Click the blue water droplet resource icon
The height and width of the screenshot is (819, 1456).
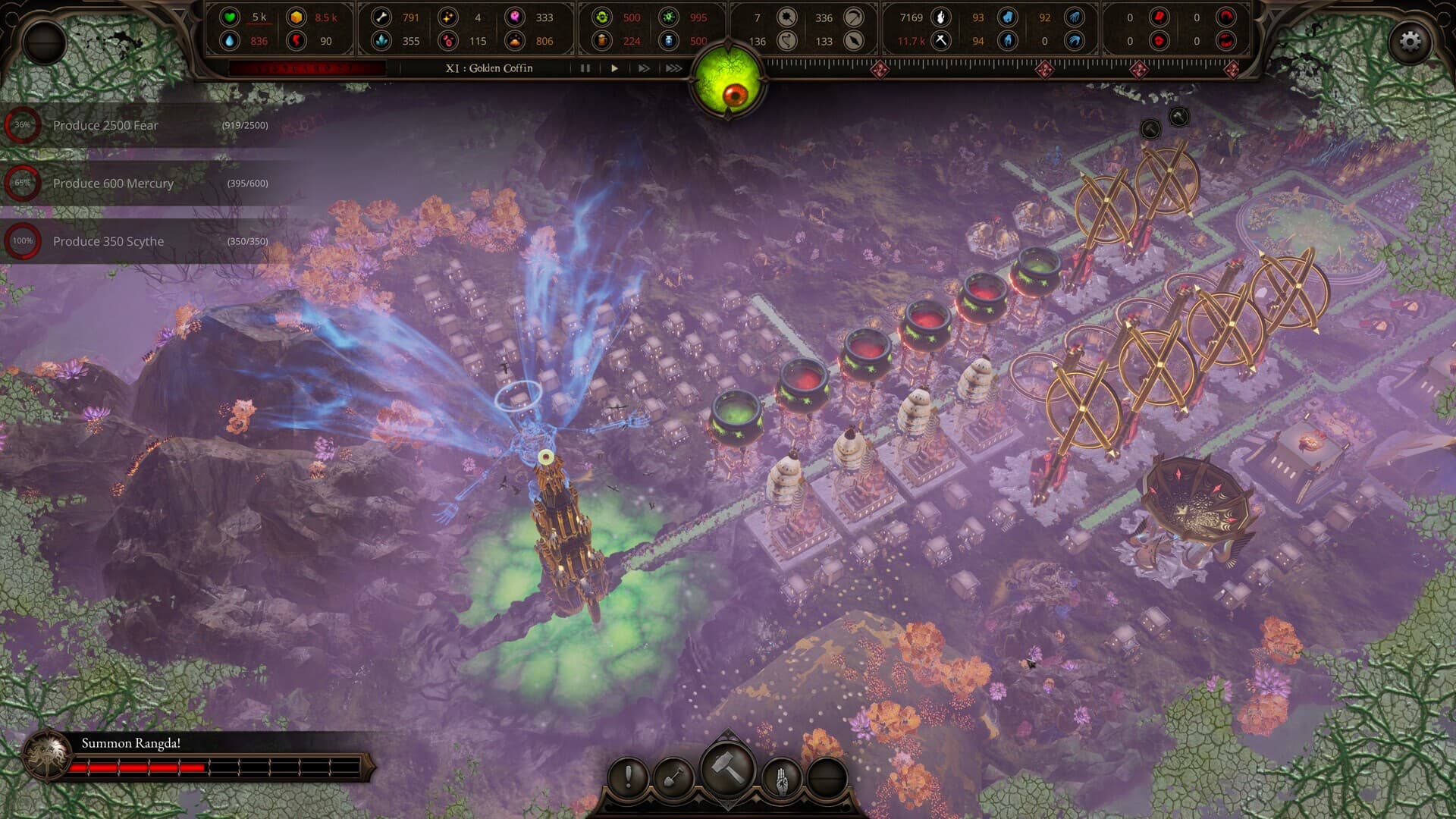(231, 42)
